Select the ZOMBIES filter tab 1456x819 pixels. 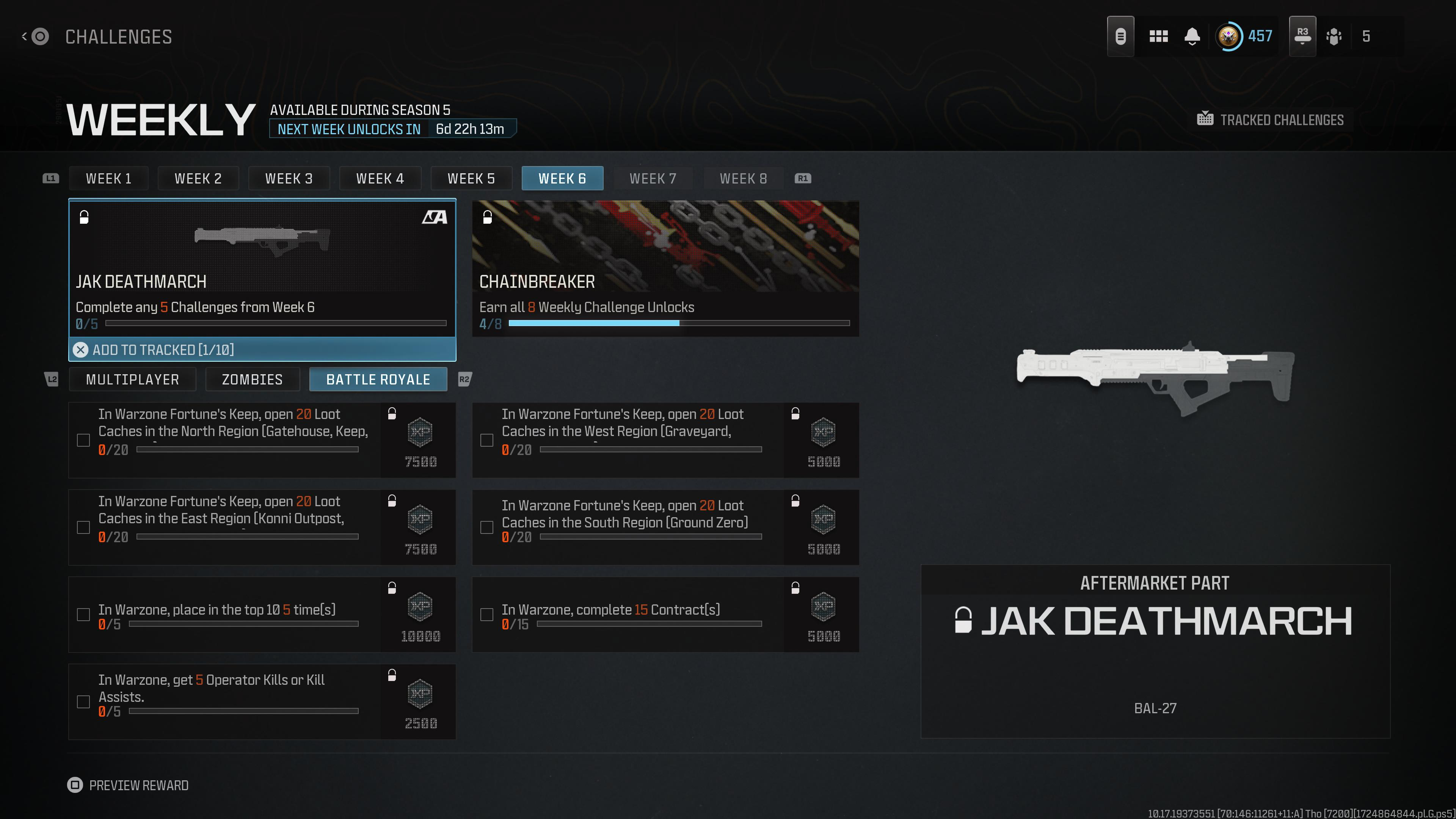click(252, 379)
